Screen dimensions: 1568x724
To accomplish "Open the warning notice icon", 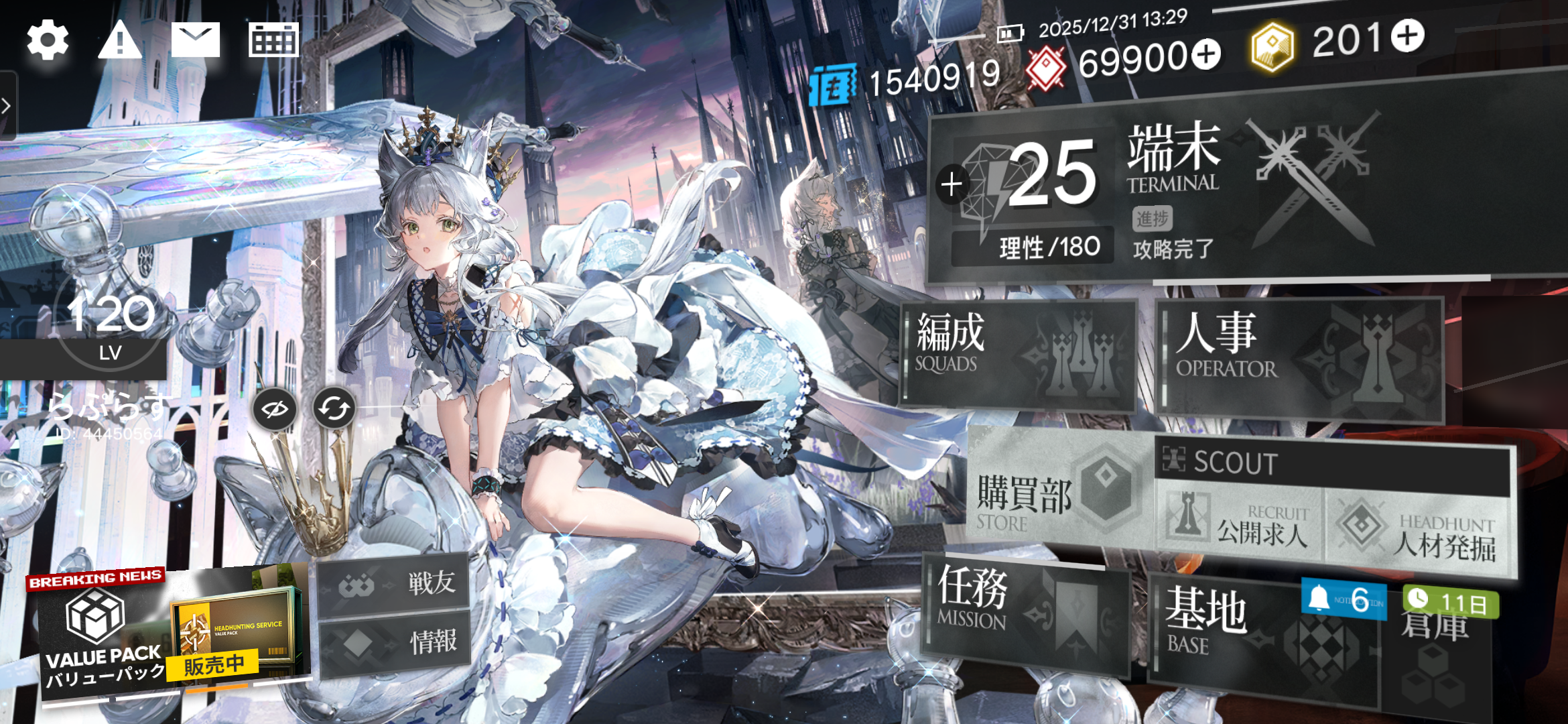I will [119, 40].
